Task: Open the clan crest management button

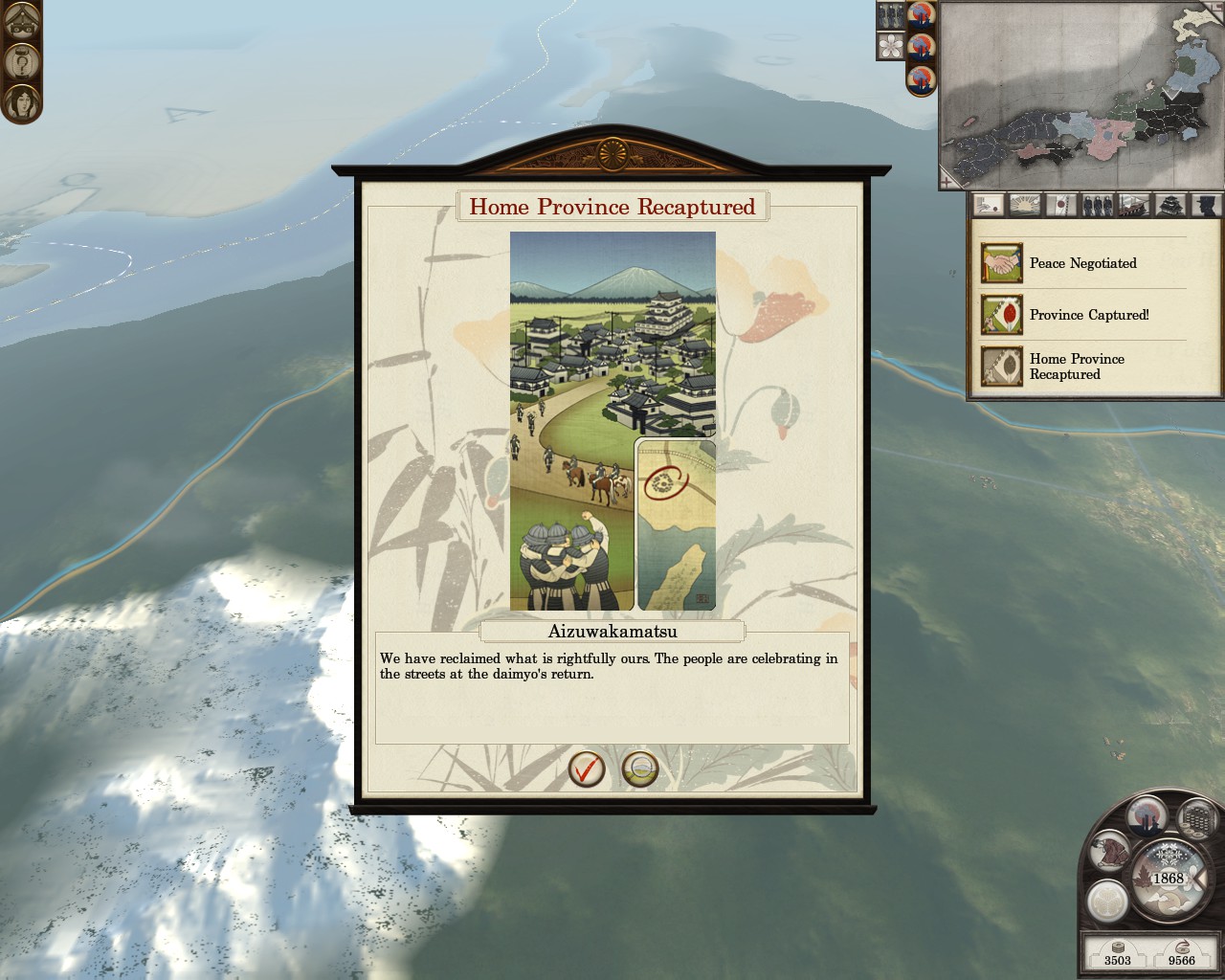Action: point(1107,901)
